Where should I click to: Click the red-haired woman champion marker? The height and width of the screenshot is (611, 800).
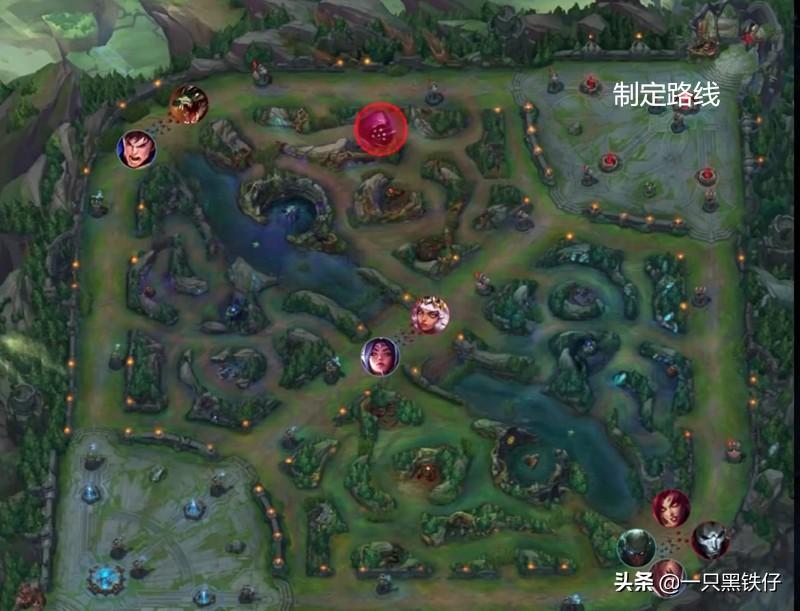(x=671, y=508)
